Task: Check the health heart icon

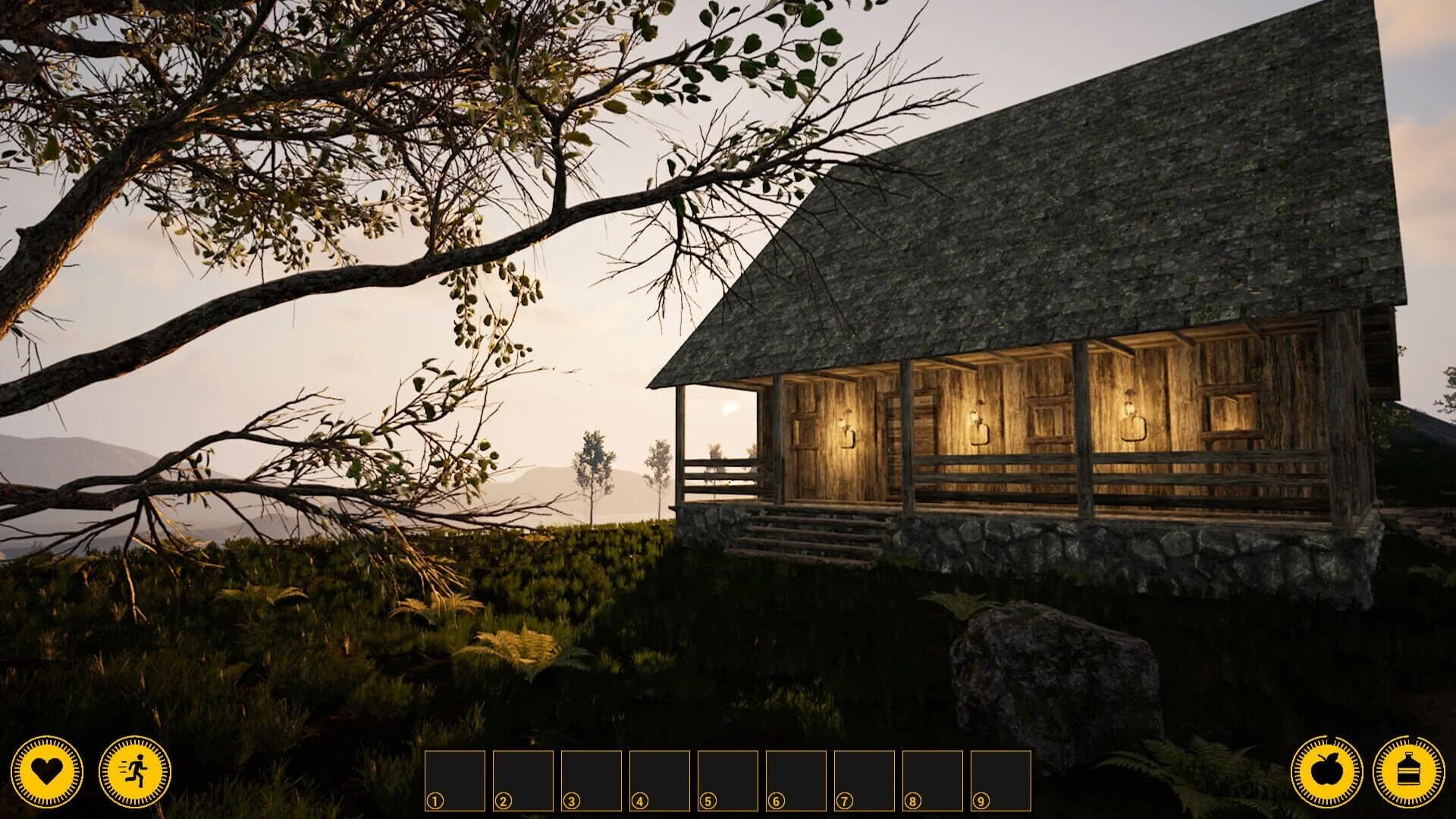Action: (47, 771)
